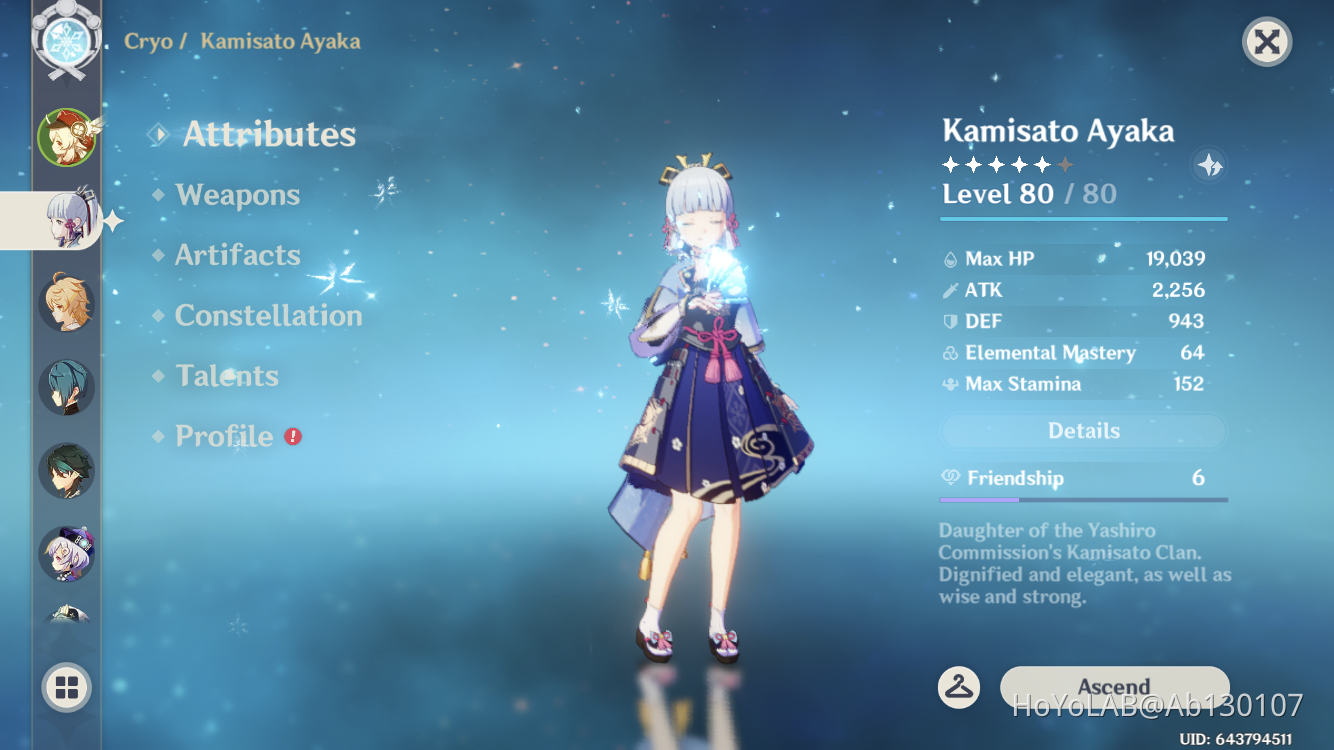View the Talents section

coord(227,375)
